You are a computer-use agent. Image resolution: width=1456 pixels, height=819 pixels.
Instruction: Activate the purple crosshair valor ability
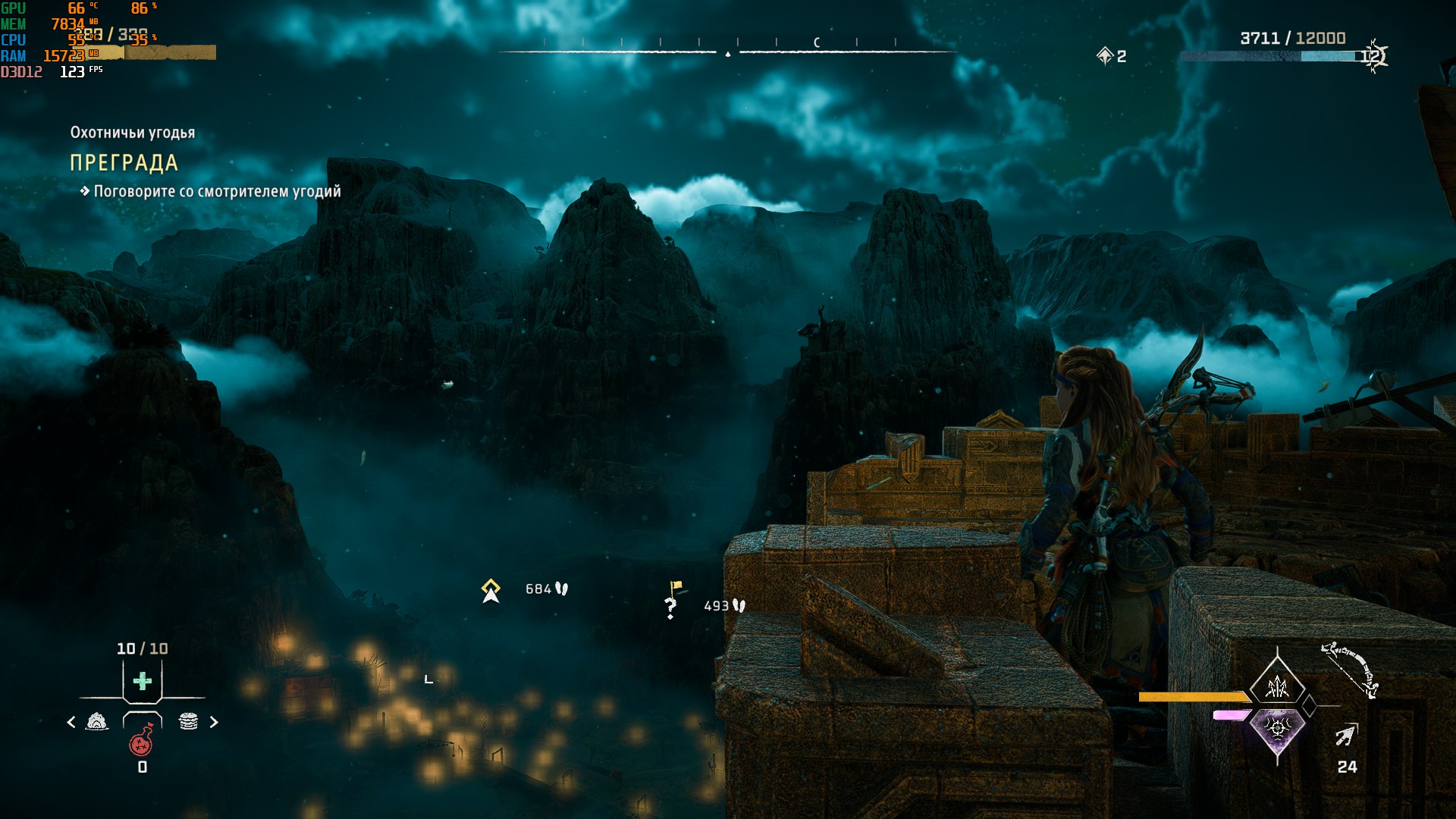point(1278,730)
